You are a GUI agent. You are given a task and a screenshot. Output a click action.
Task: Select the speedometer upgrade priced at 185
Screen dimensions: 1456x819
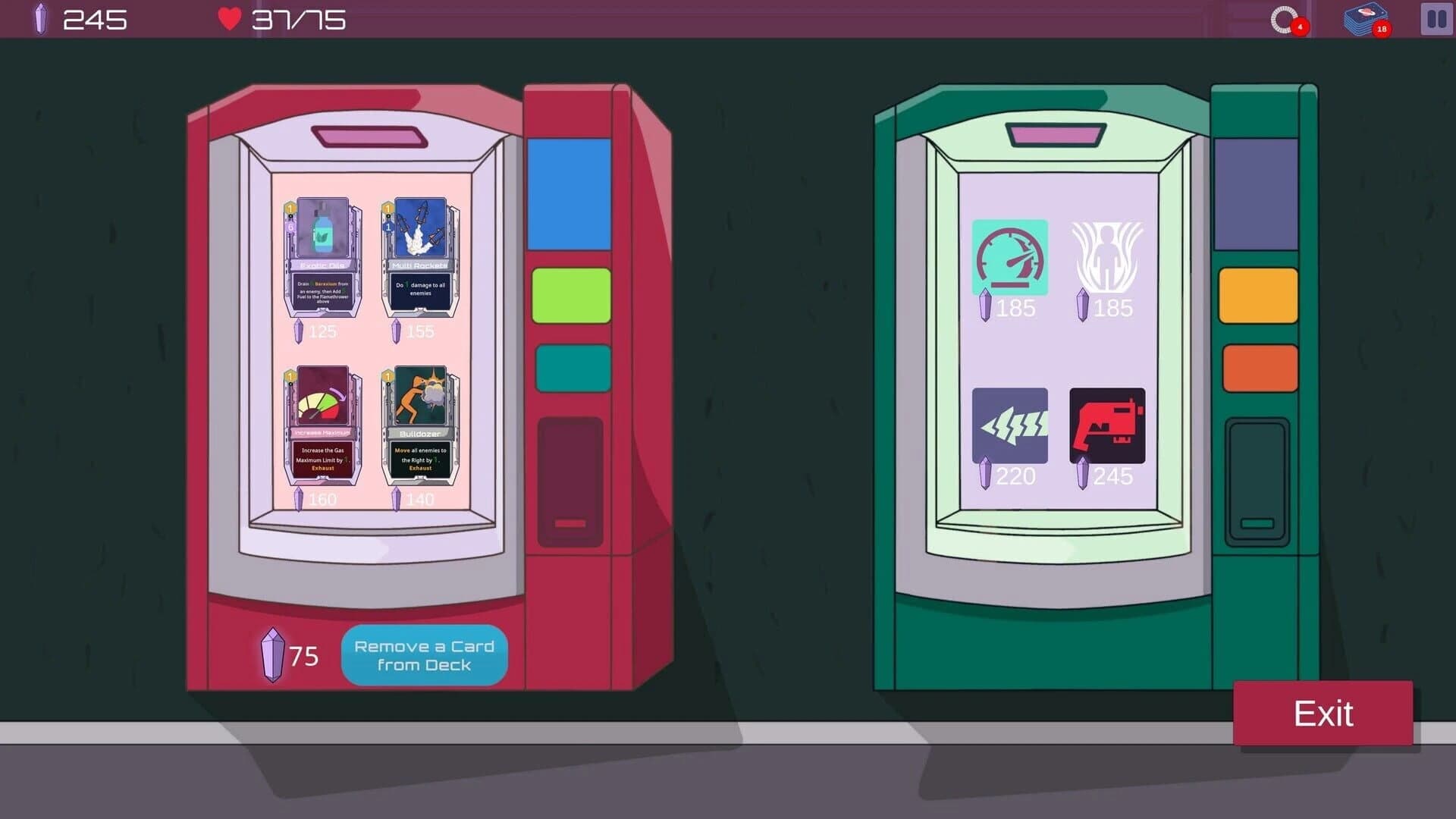[x=1010, y=256]
